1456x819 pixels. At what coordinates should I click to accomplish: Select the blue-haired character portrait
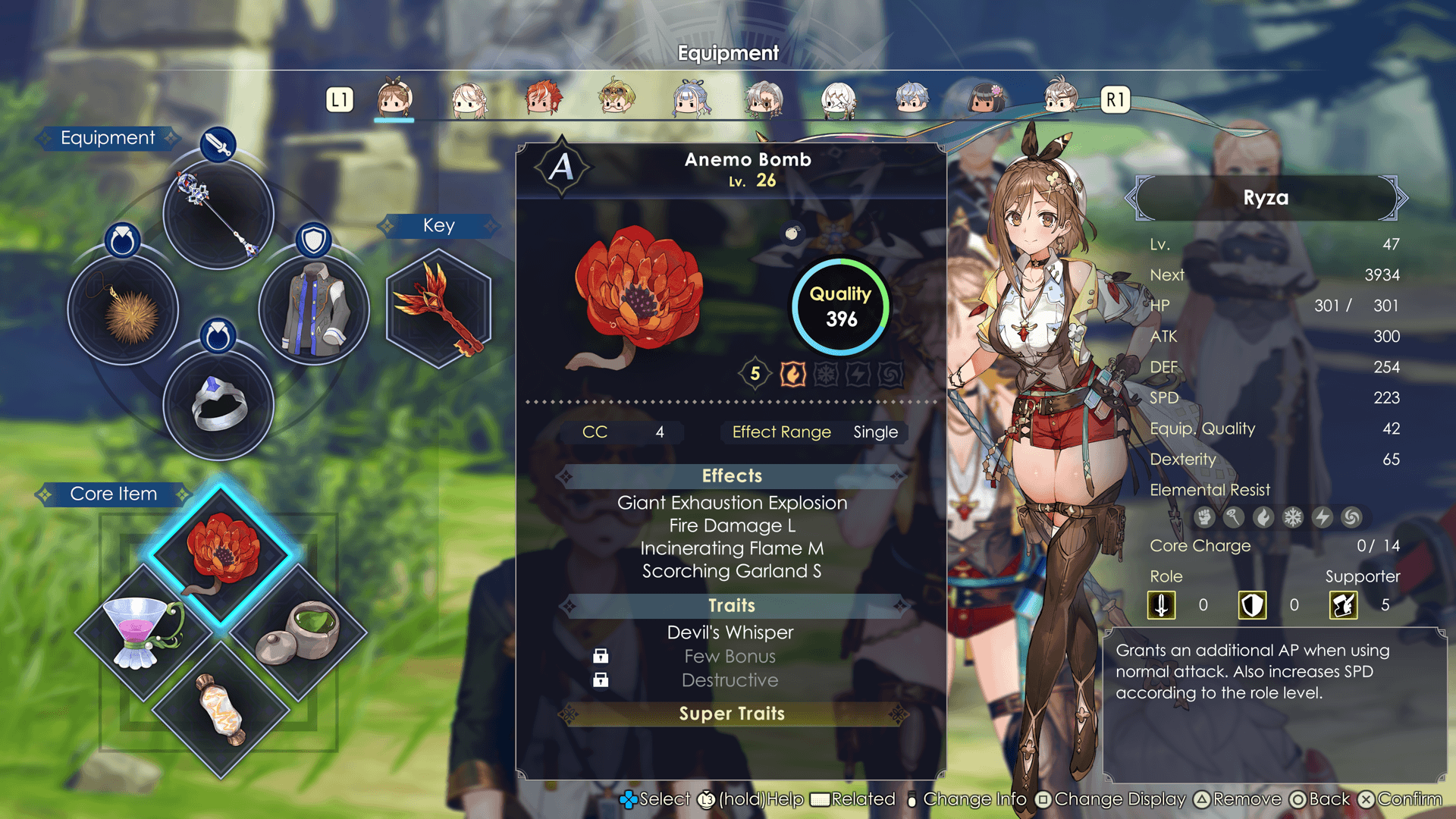(690, 99)
